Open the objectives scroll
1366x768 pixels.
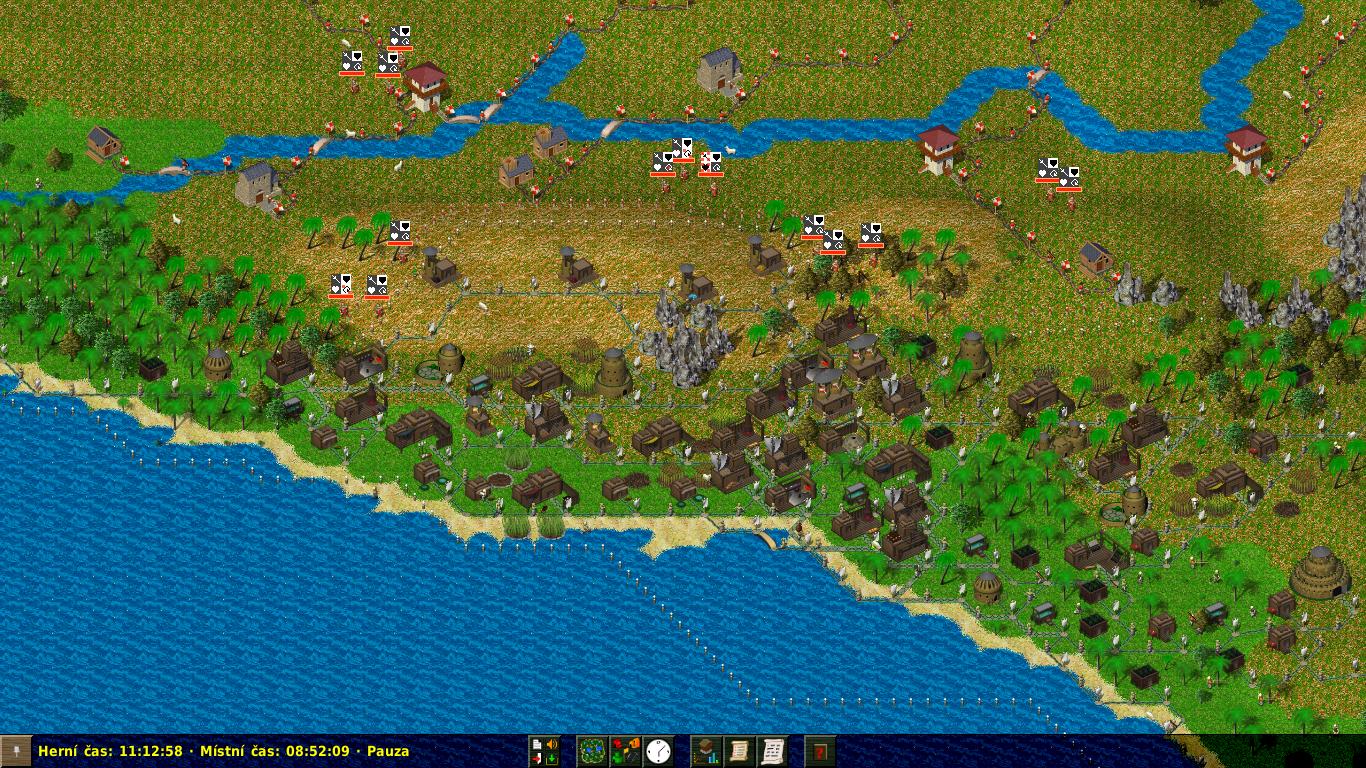click(739, 751)
